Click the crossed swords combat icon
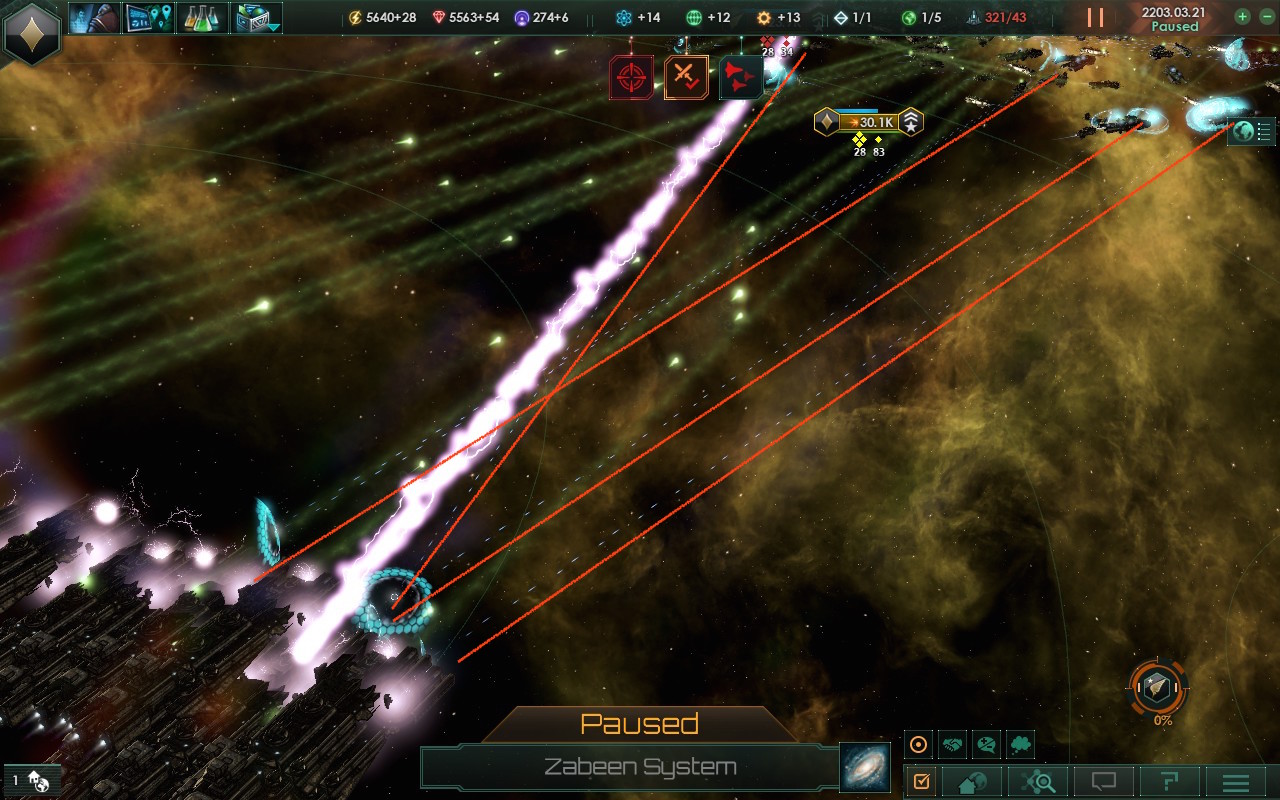This screenshot has height=800, width=1280. coord(686,77)
